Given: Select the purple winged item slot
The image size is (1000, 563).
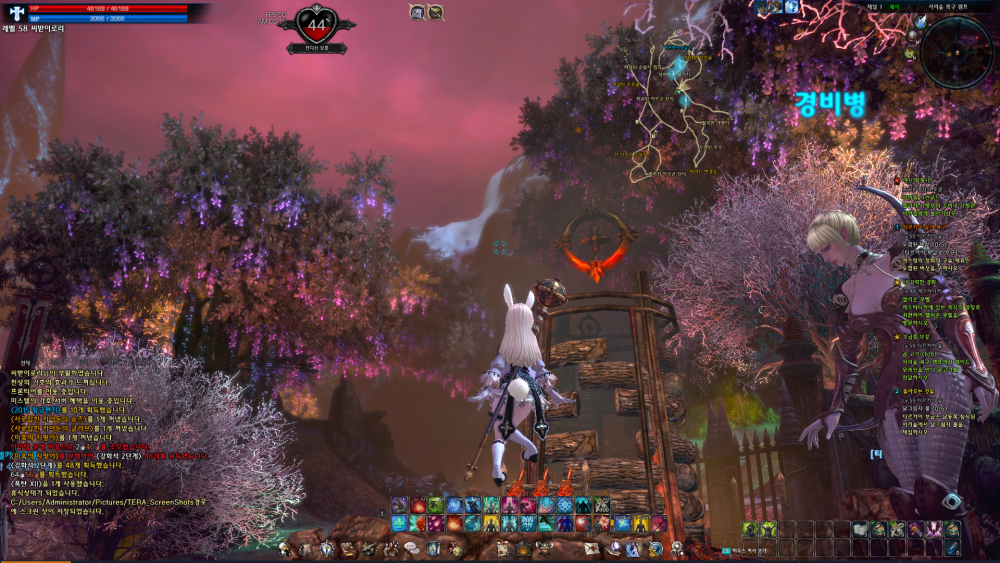Looking at the screenshot, I should click(936, 529).
